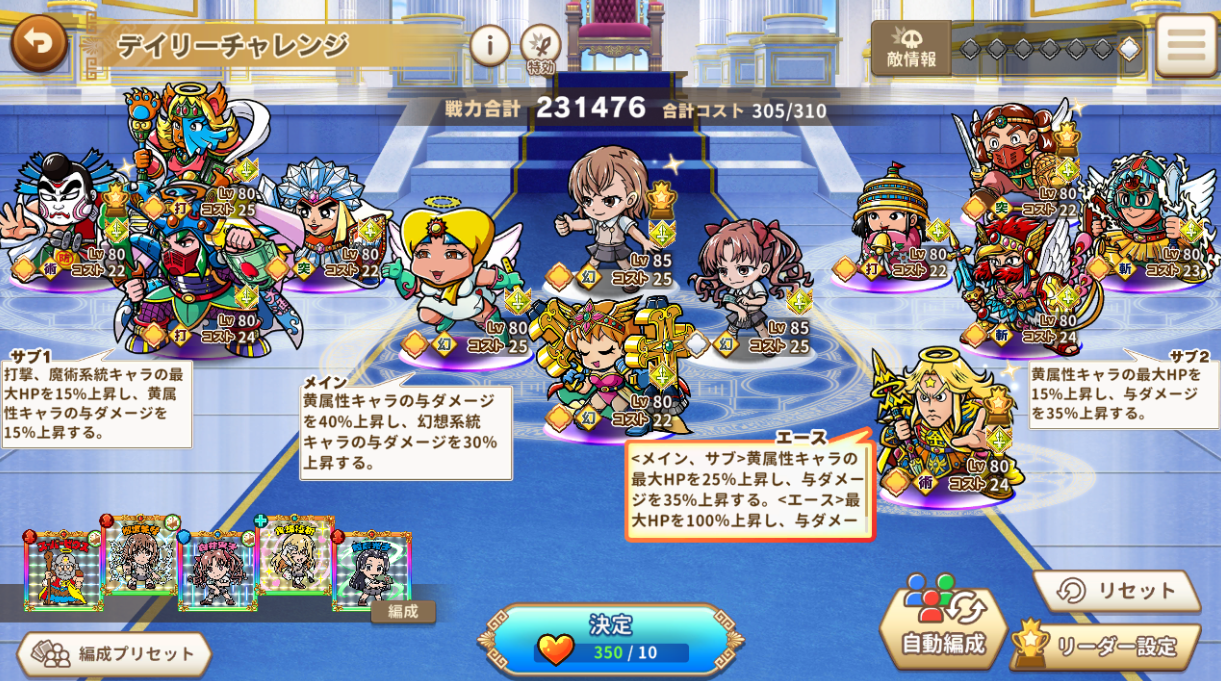This screenshot has height=681, width=1221.
Task: Open 編成プリセット formation presets
Action: pyautogui.click(x=114, y=654)
